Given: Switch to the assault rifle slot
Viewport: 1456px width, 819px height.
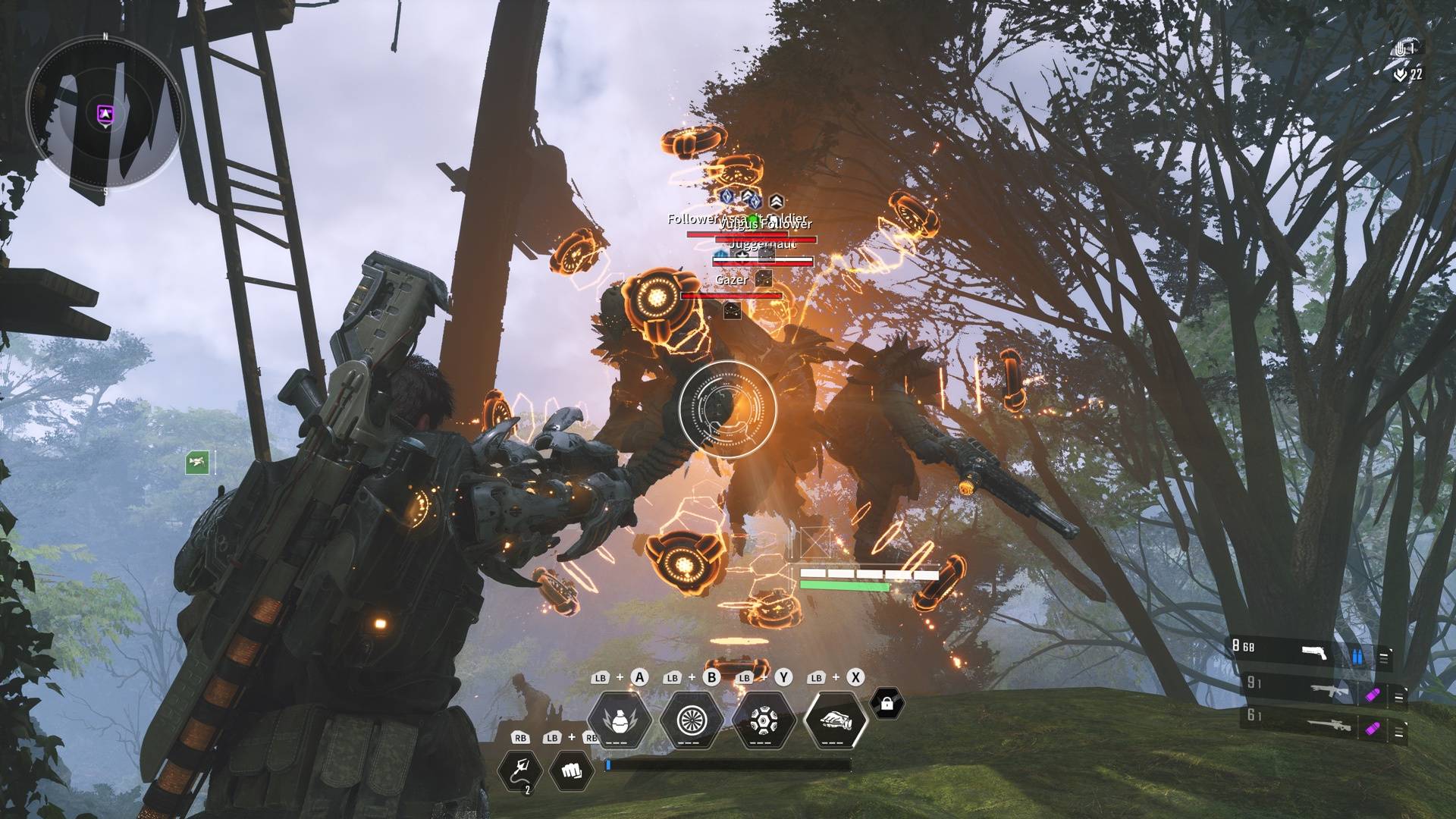Looking at the screenshot, I should (1329, 691).
